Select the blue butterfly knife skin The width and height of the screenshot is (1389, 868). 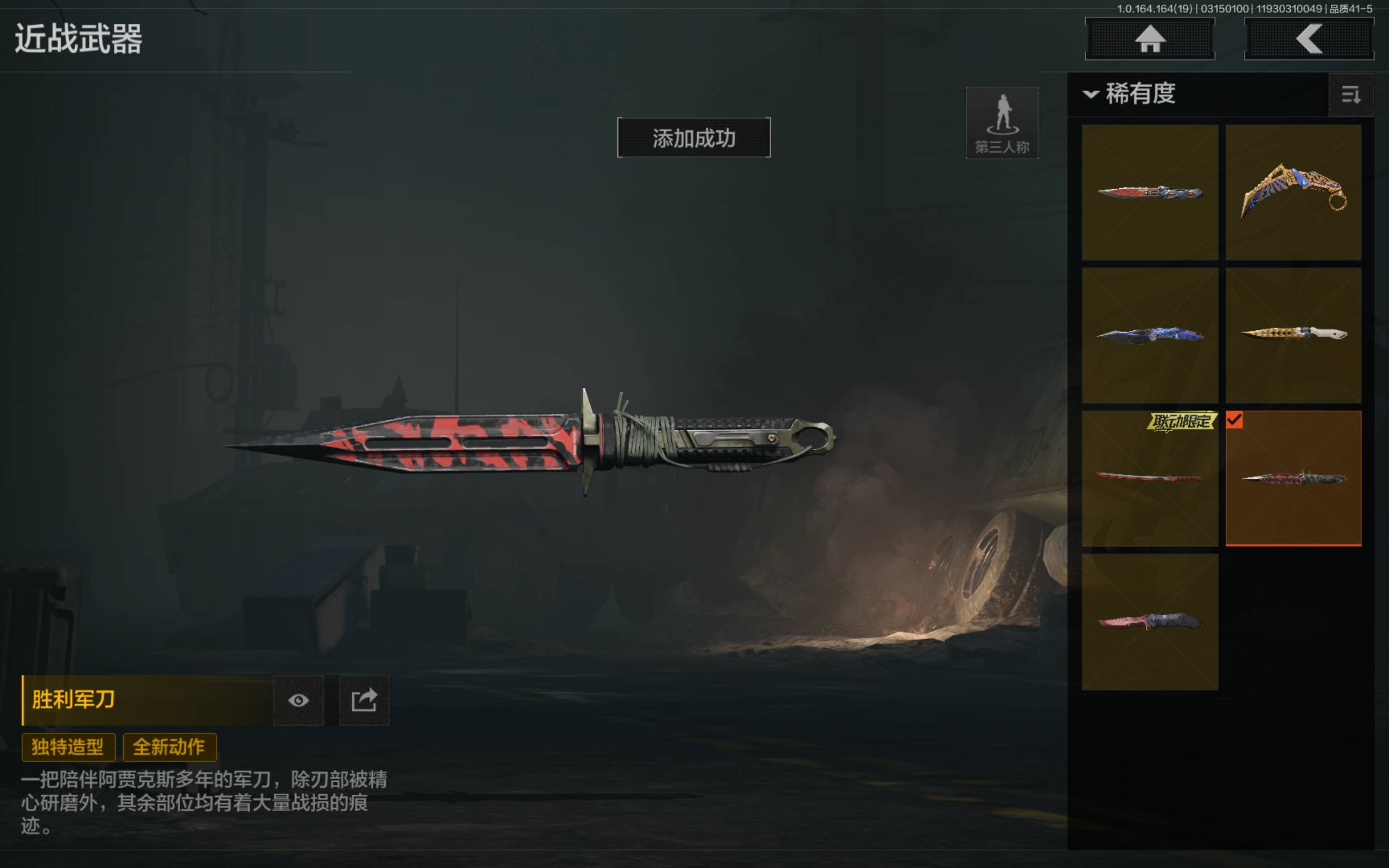tap(1150, 335)
